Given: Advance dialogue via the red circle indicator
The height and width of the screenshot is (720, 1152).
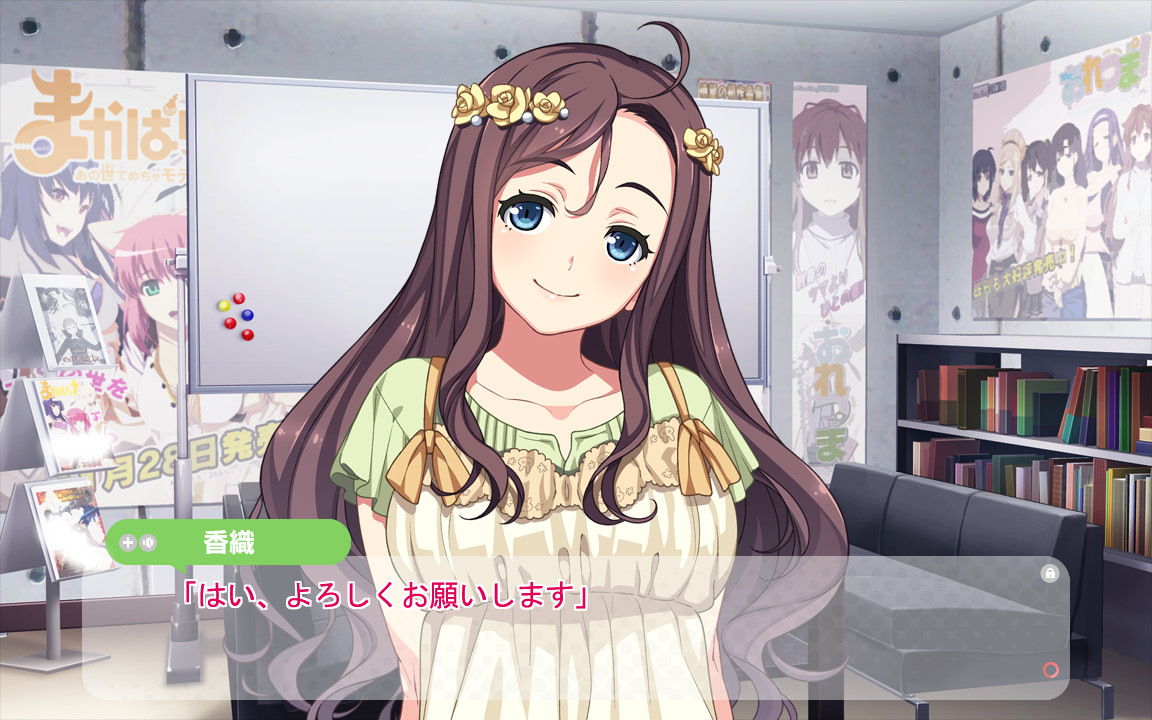Looking at the screenshot, I should pos(1050,670).
